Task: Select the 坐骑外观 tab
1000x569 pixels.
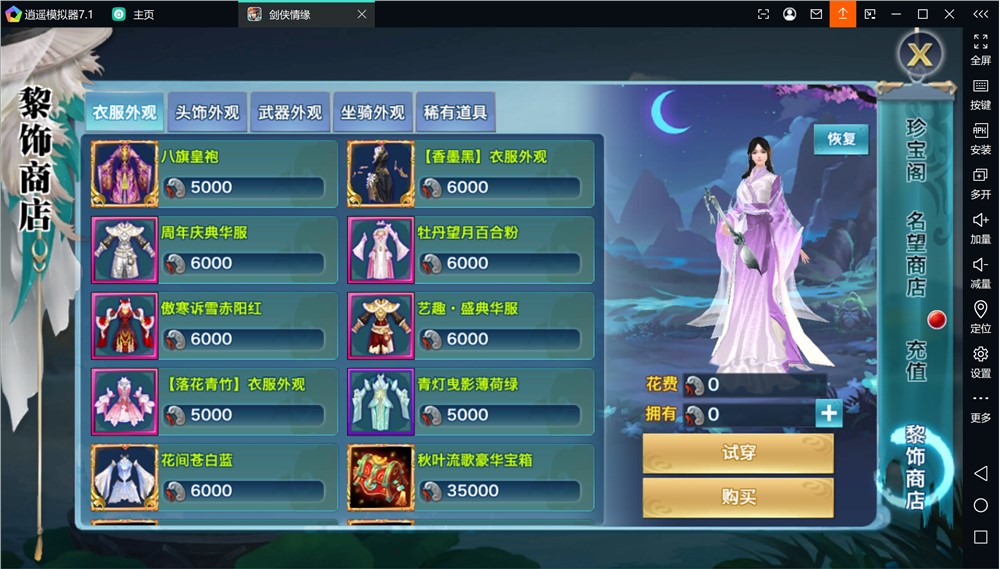Action: 372,113
